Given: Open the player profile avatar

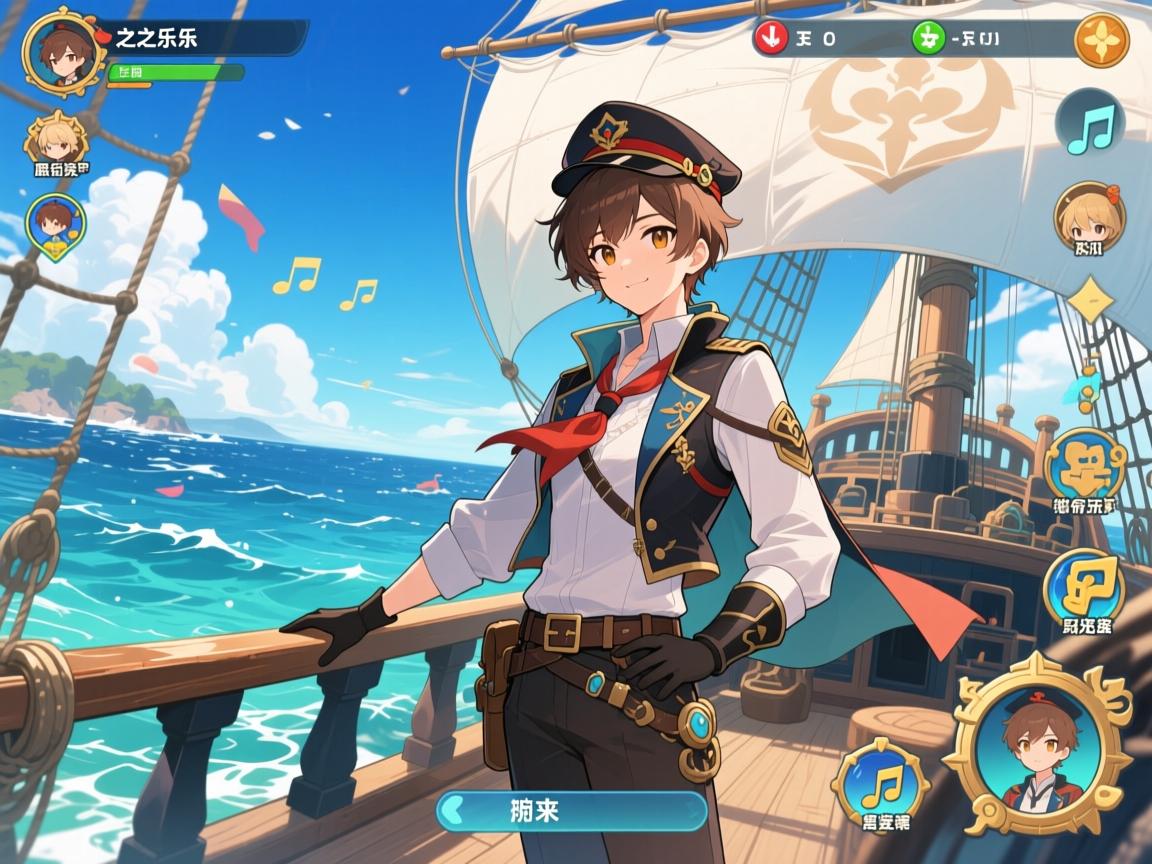Looking at the screenshot, I should coord(64,51).
